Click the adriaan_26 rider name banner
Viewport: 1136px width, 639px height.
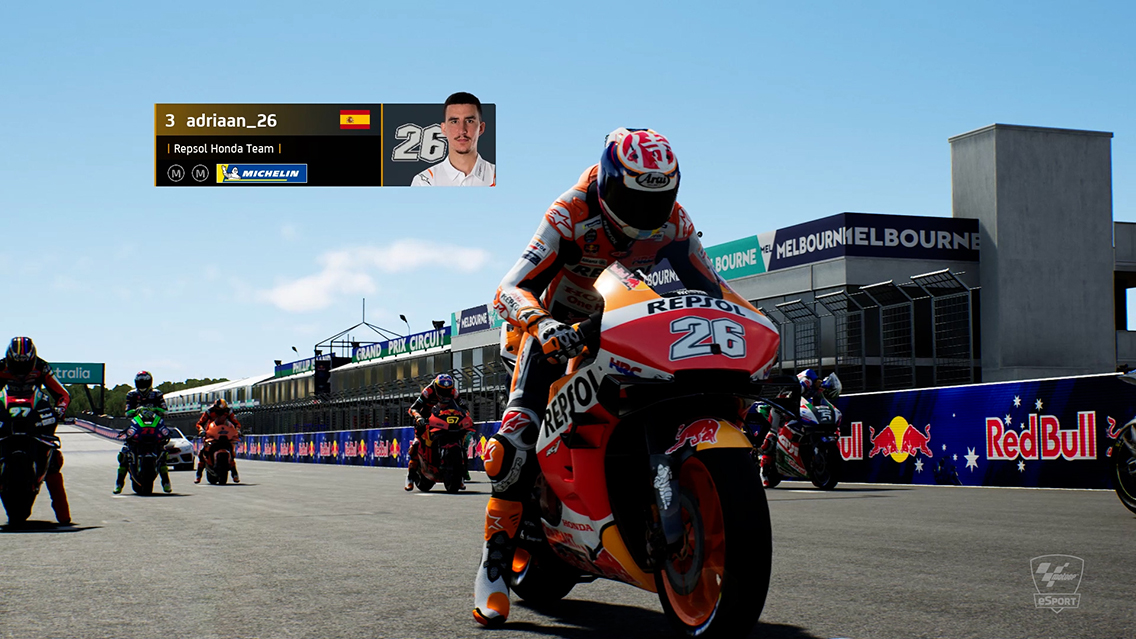(230, 121)
